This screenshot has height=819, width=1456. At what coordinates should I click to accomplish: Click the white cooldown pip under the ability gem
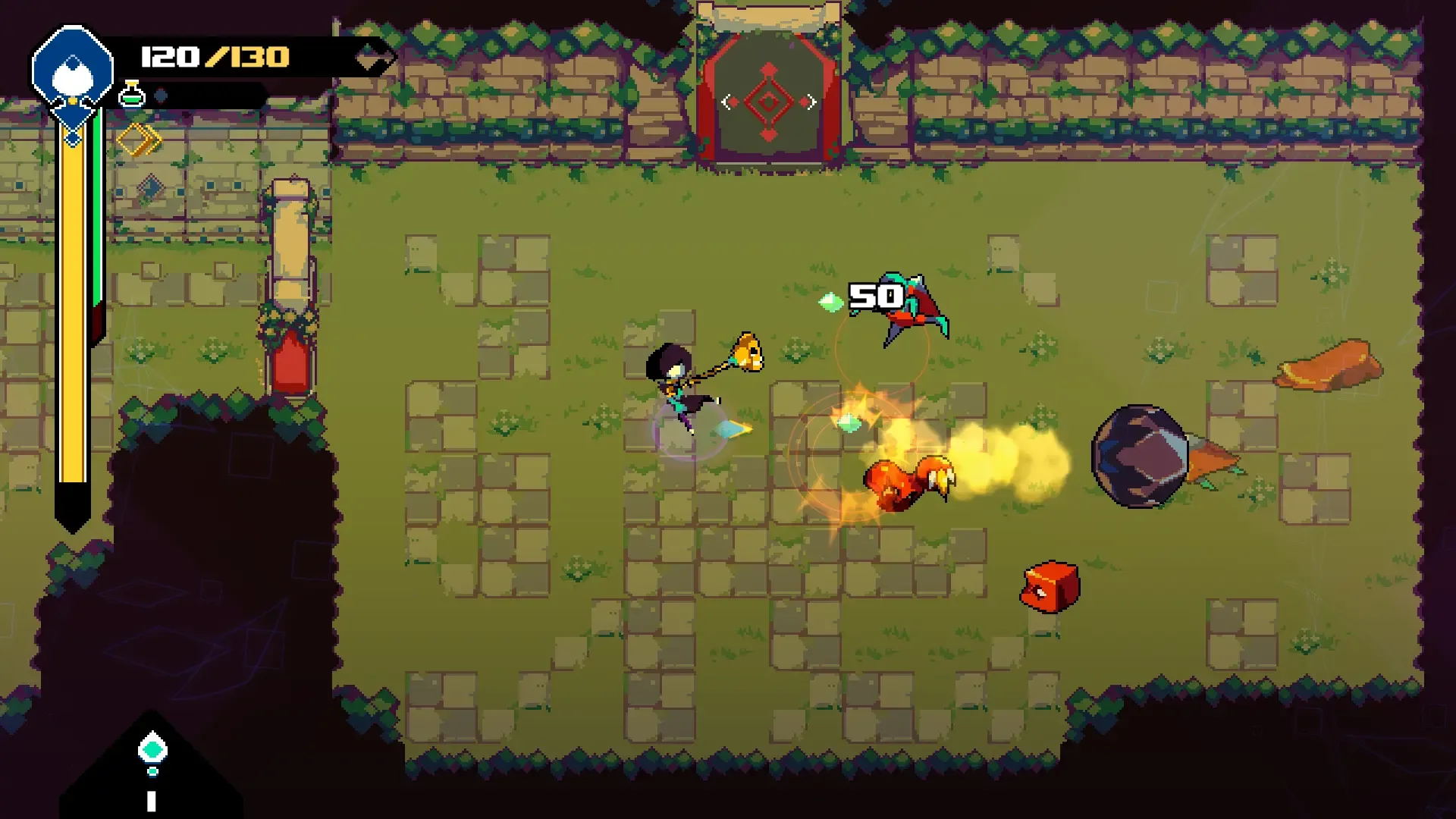[x=152, y=801]
